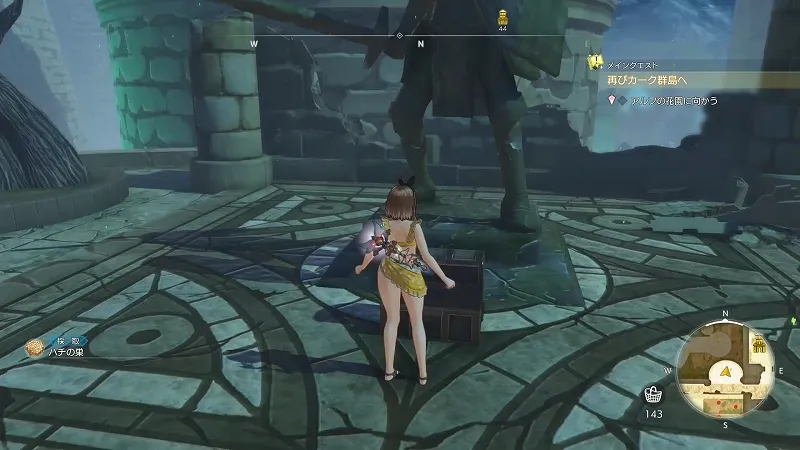Open the gathering basket icon
Screen dimensions: 800x450
point(653,393)
